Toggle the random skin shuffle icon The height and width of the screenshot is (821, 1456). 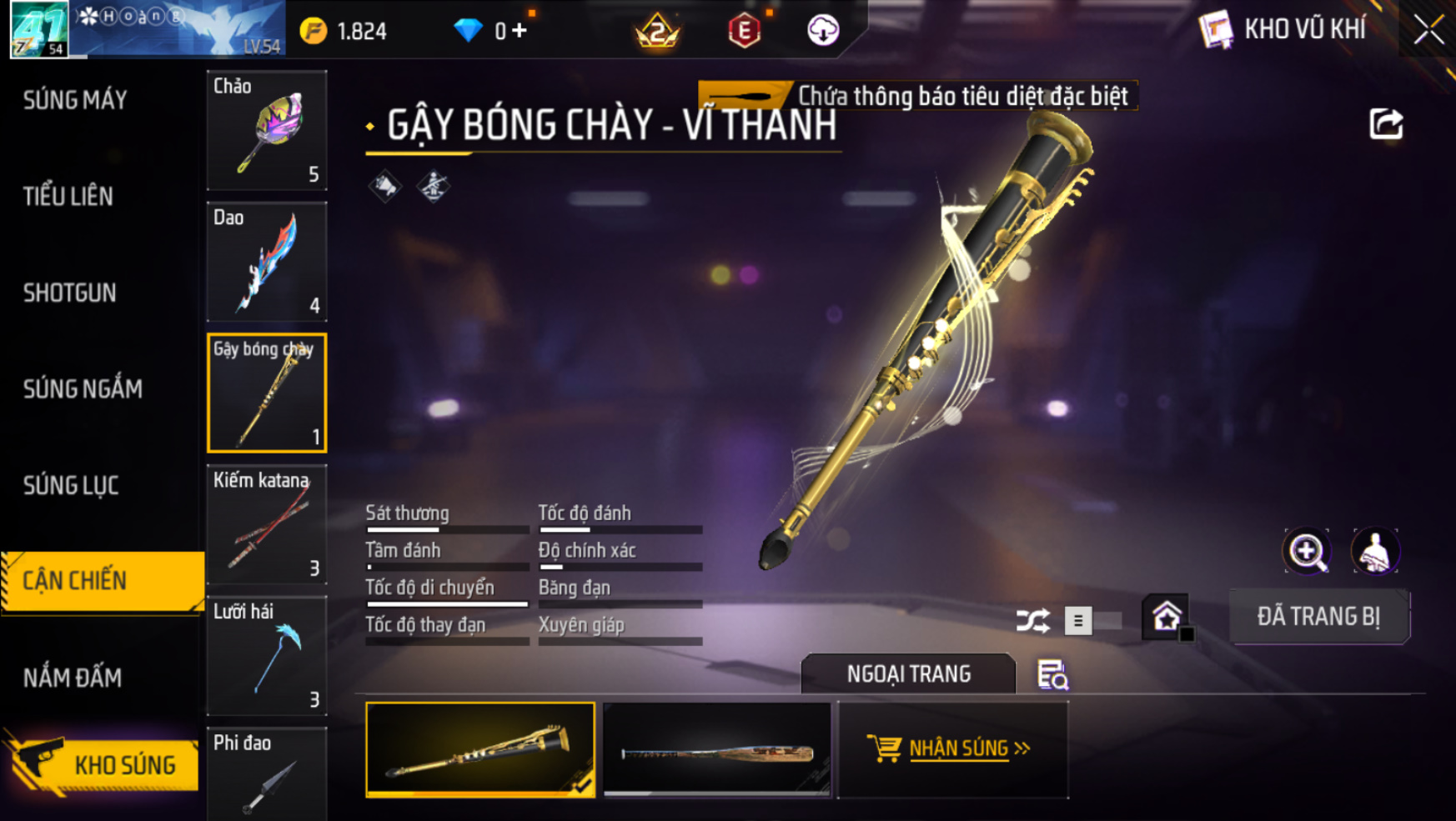pyautogui.click(x=1032, y=620)
